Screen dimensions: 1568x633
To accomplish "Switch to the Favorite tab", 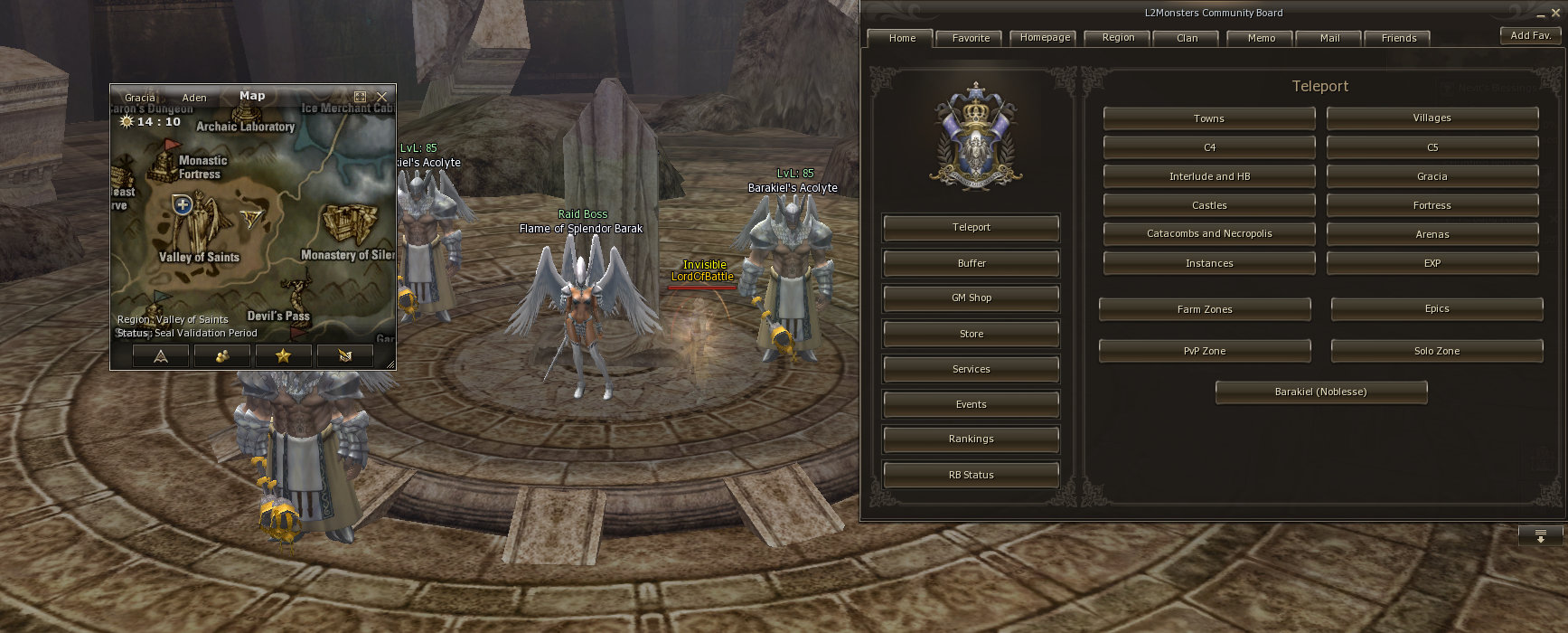I will click(x=971, y=38).
